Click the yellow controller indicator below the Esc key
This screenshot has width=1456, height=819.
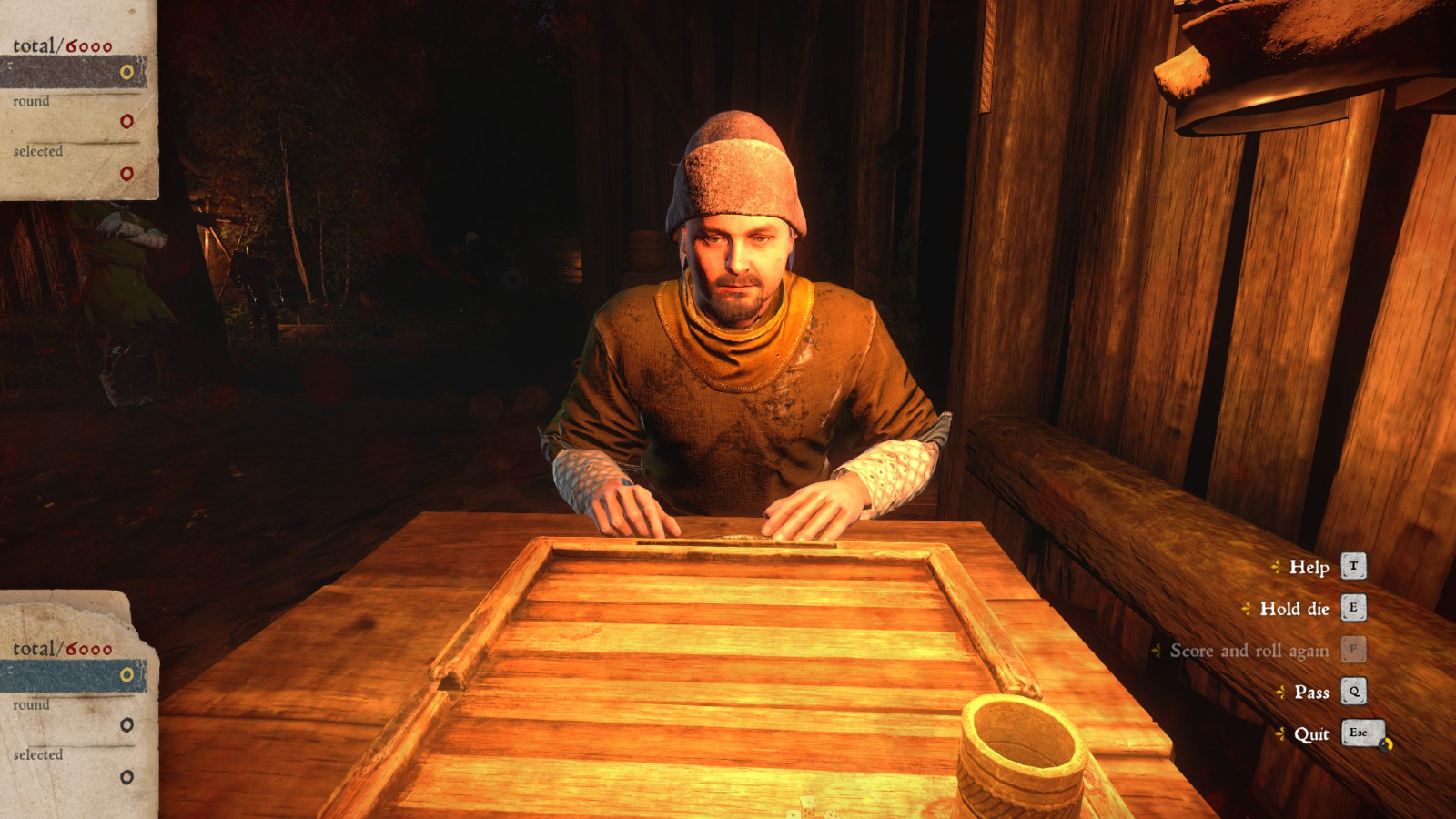pyautogui.click(x=1386, y=743)
